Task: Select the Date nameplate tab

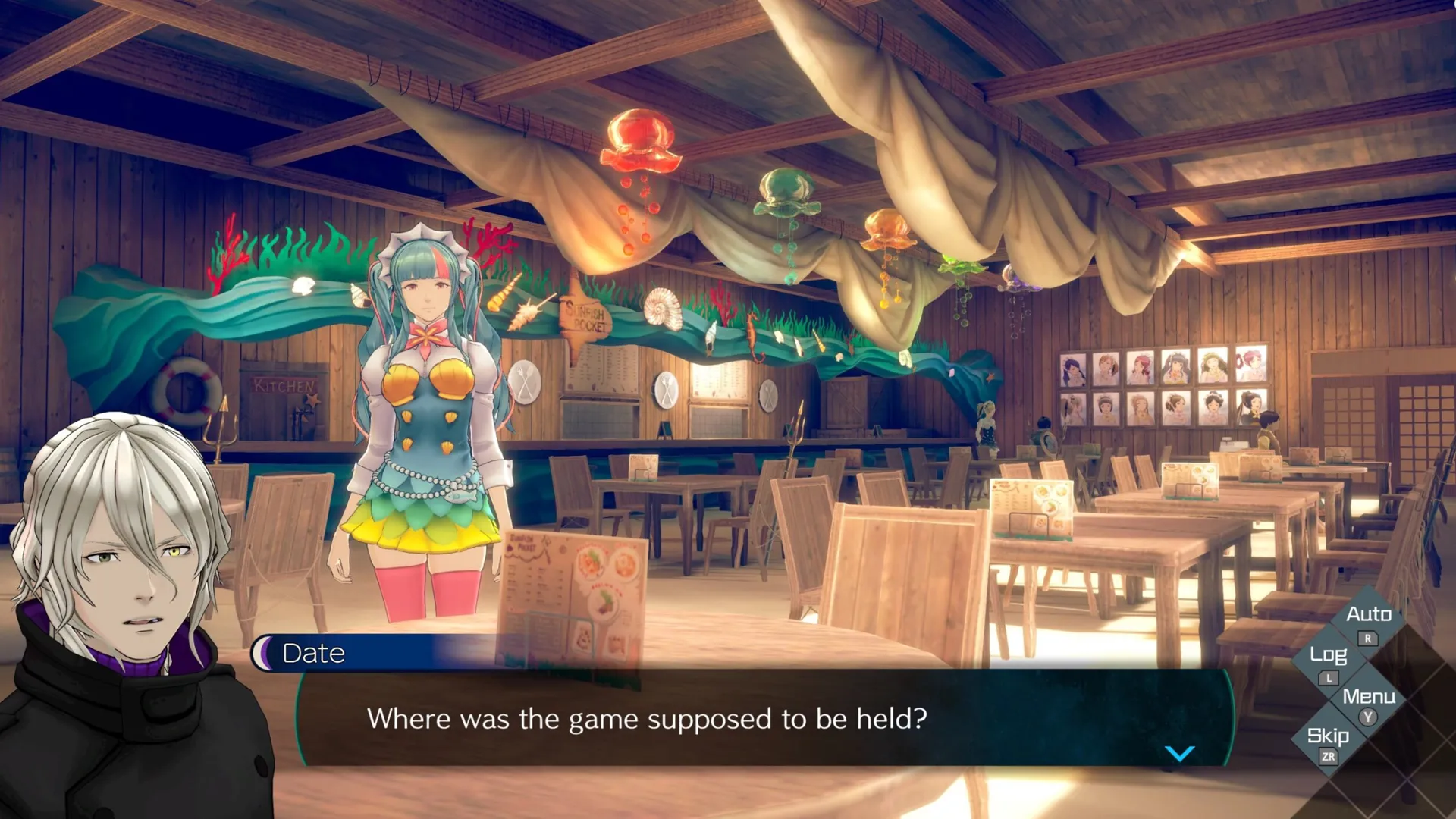Action: click(x=312, y=653)
